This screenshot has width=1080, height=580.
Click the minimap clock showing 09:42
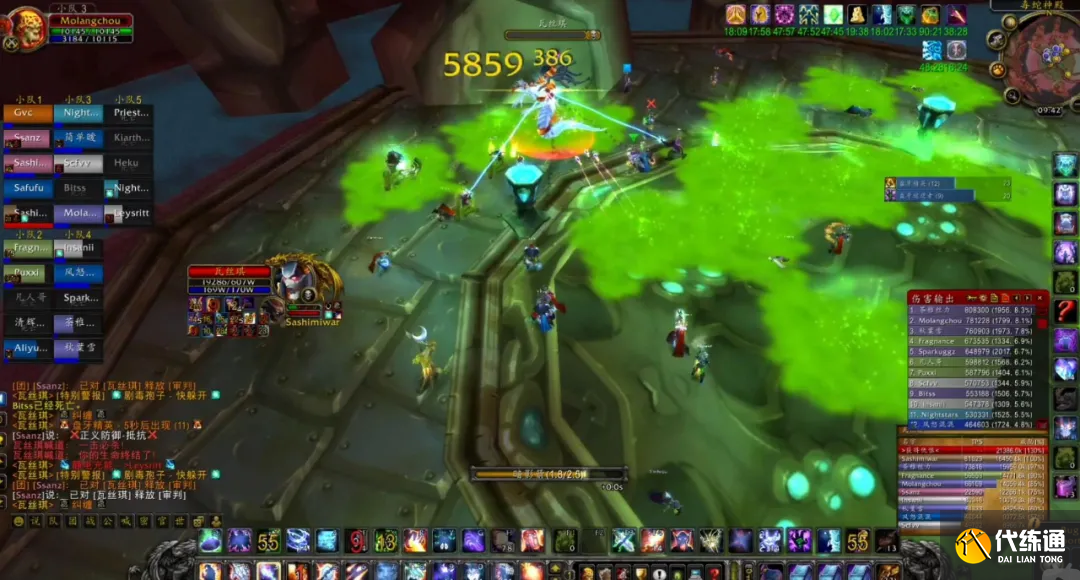[x=1048, y=111]
